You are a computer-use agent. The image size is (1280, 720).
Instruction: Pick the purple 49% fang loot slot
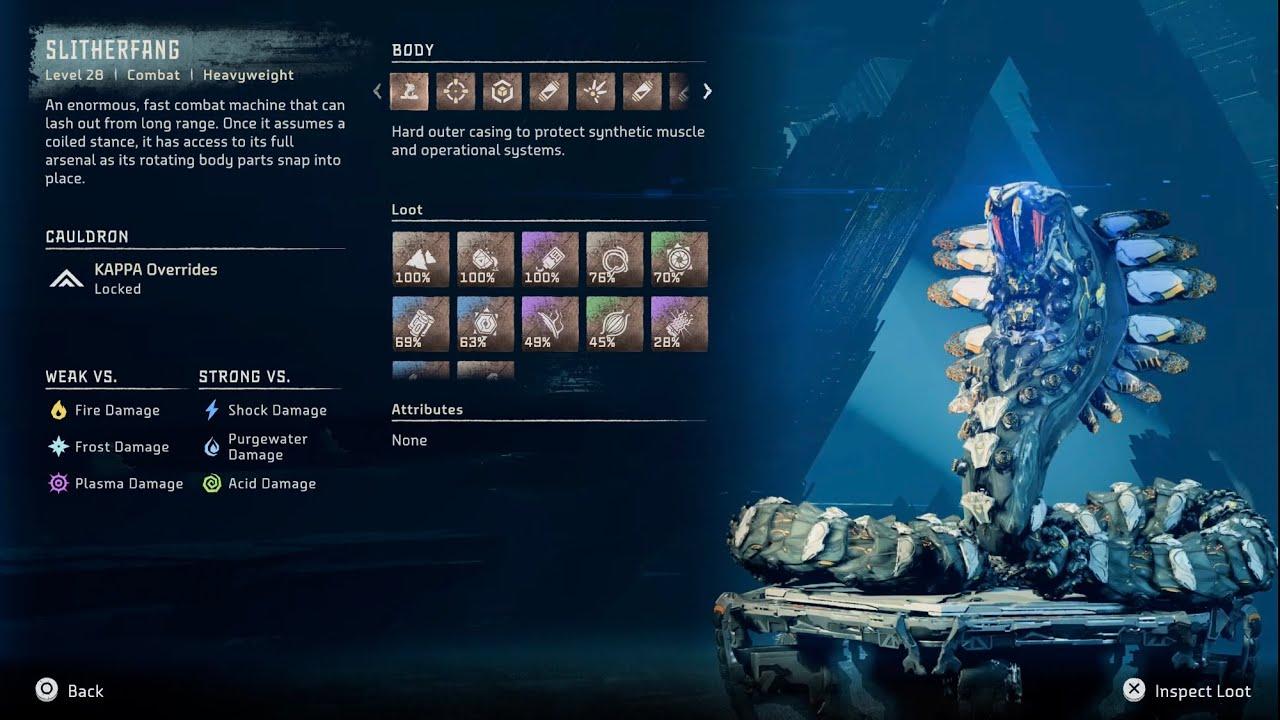[x=550, y=324]
